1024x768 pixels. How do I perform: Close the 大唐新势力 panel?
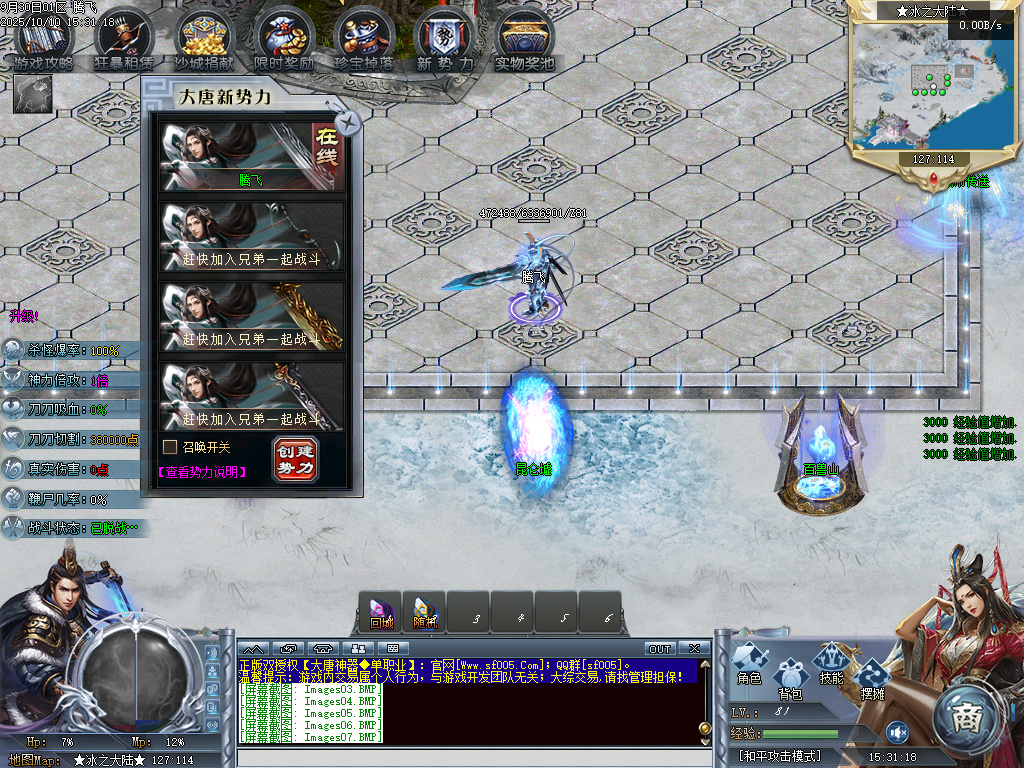coord(348,123)
